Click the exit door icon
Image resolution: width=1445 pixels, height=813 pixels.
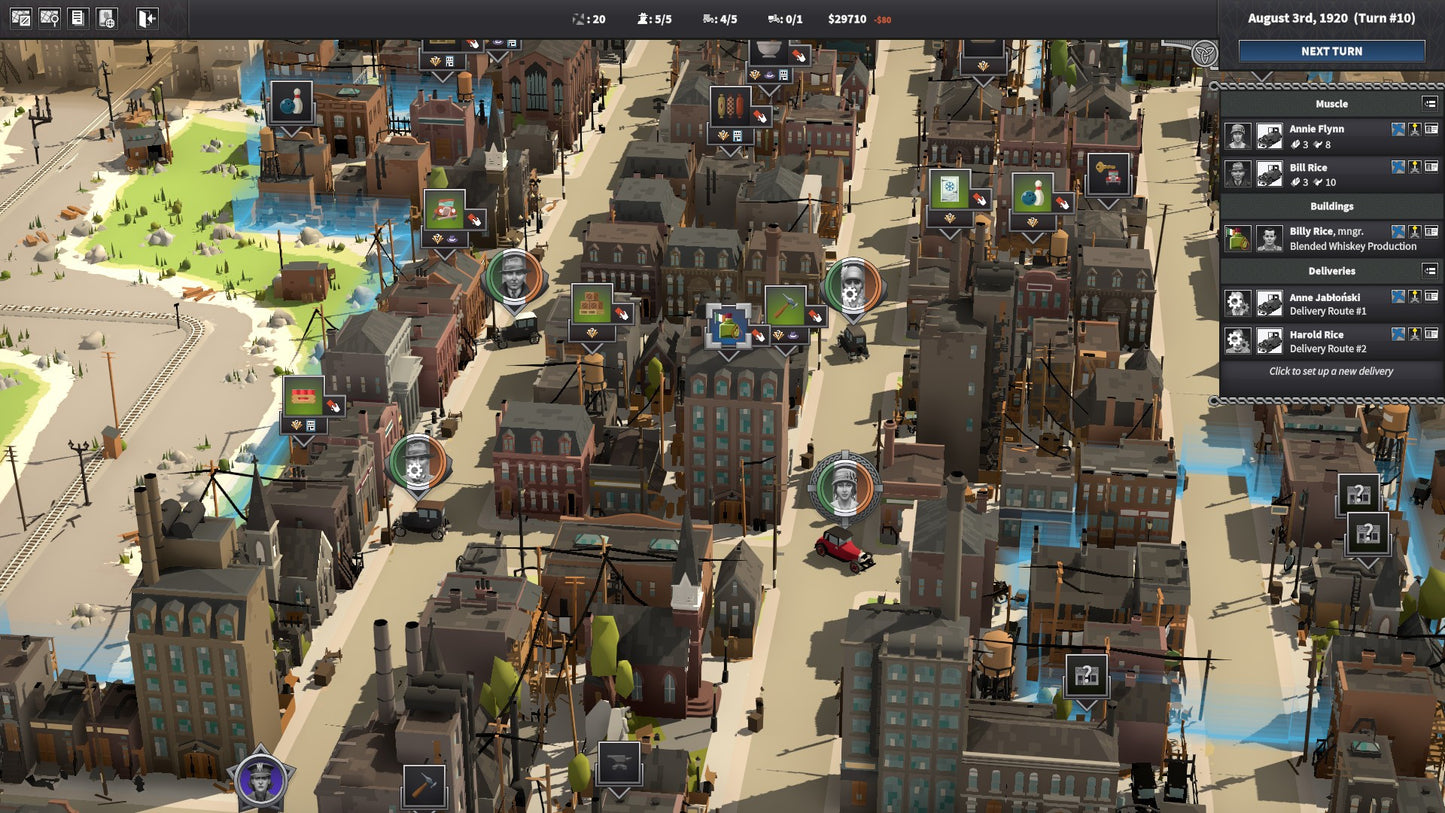(x=147, y=18)
